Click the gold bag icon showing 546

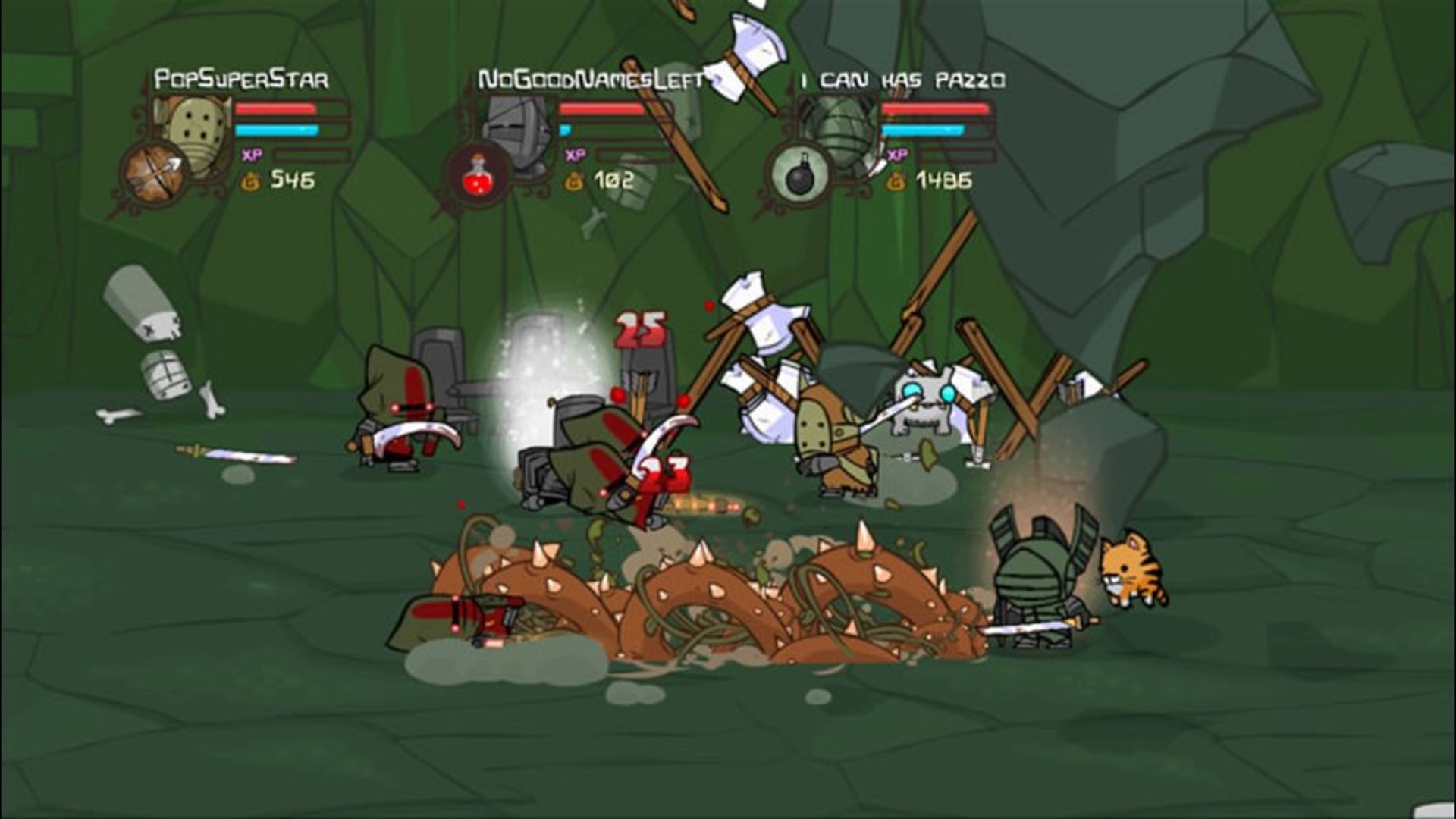click(x=249, y=180)
